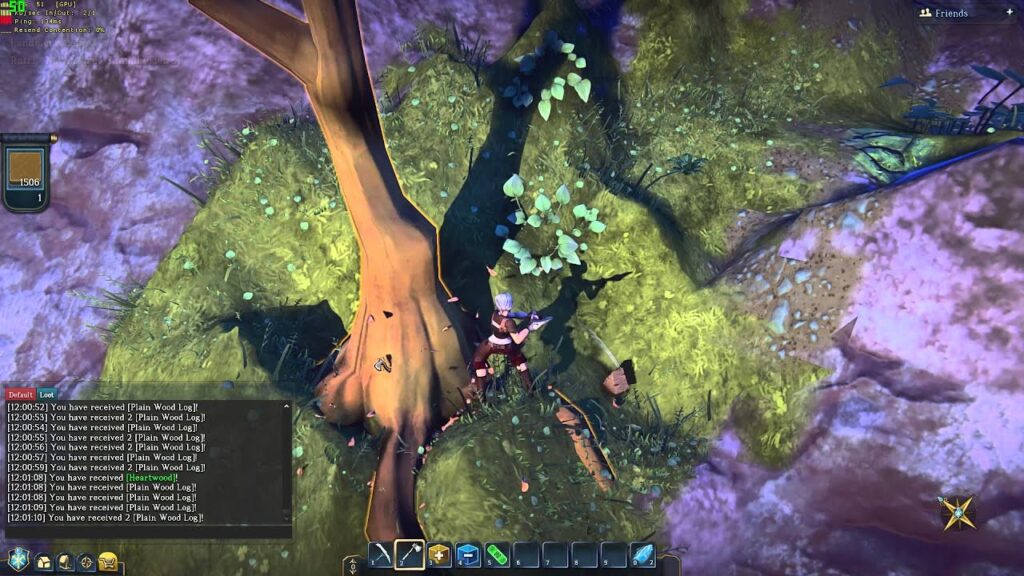1024x576 pixels.
Task: Select the pickaxe in hotbar slot 1
Action: (380, 555)
